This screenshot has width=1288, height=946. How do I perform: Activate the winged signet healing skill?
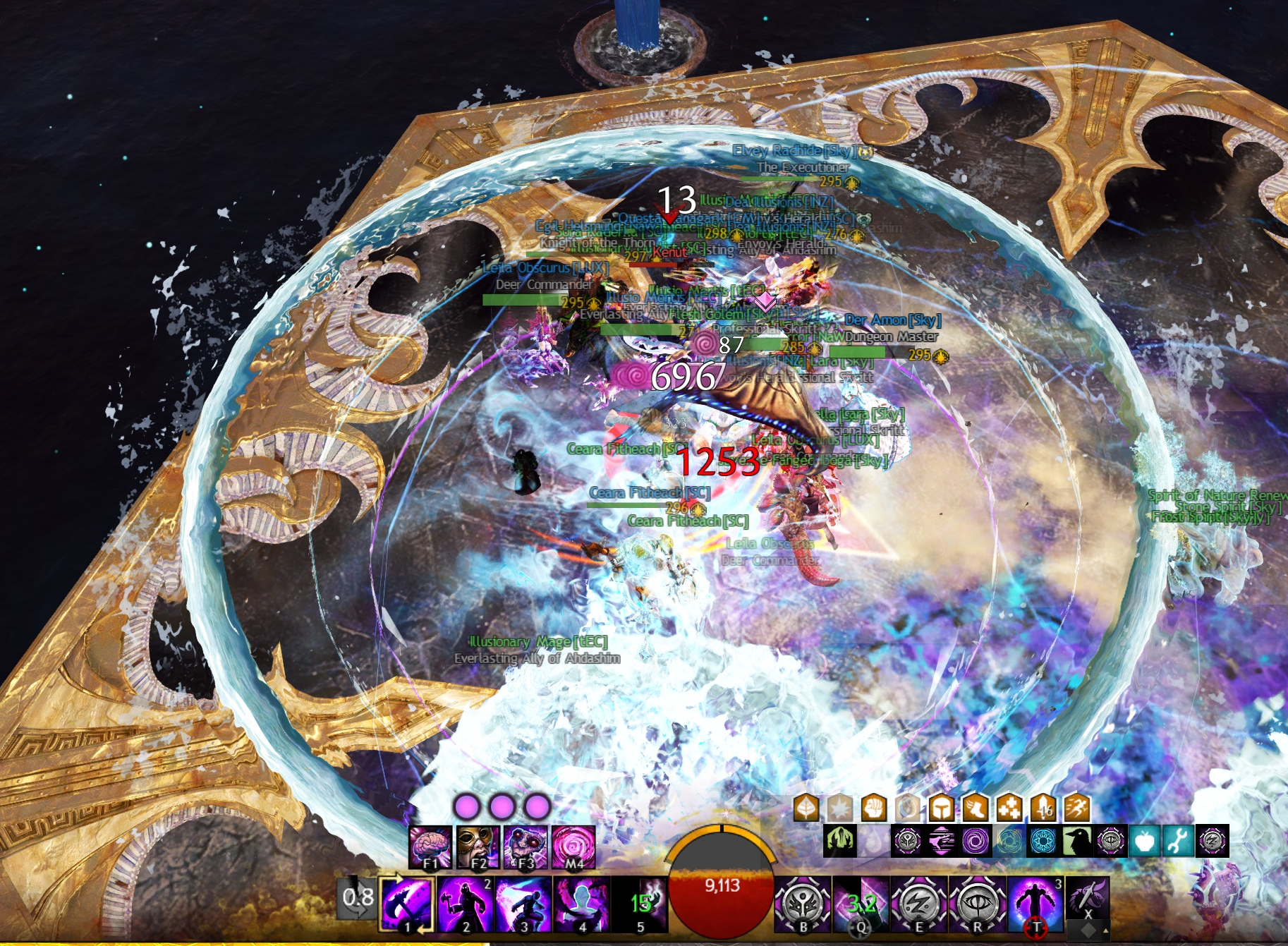(803, 904)
